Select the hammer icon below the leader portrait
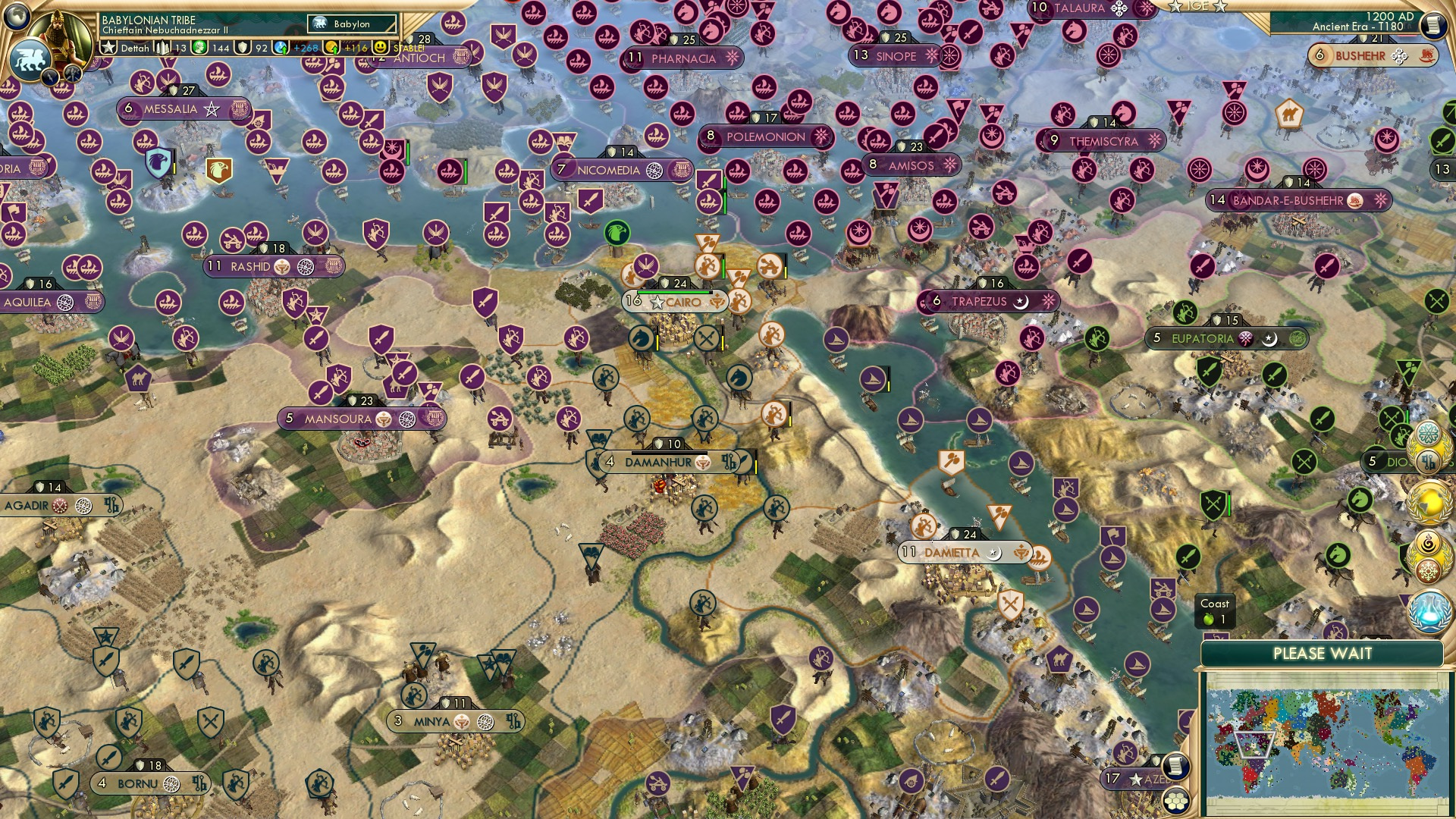Viewport: 1456px width, 819px height. [72, 74]
